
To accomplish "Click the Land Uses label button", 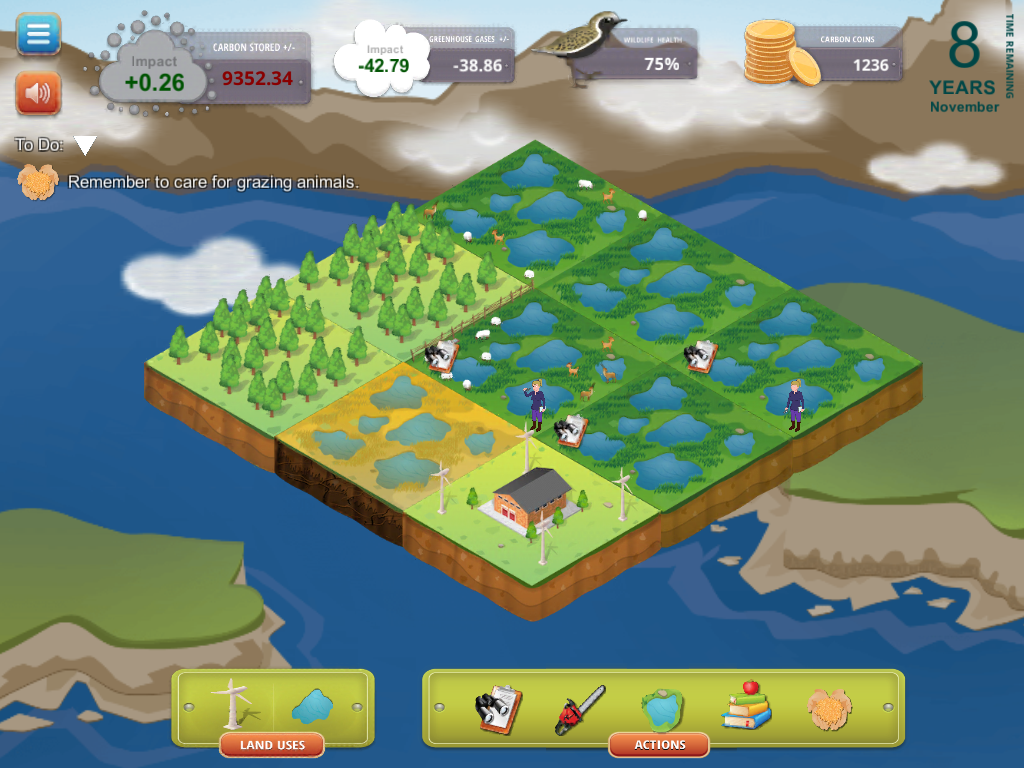I will coord(272,745).
